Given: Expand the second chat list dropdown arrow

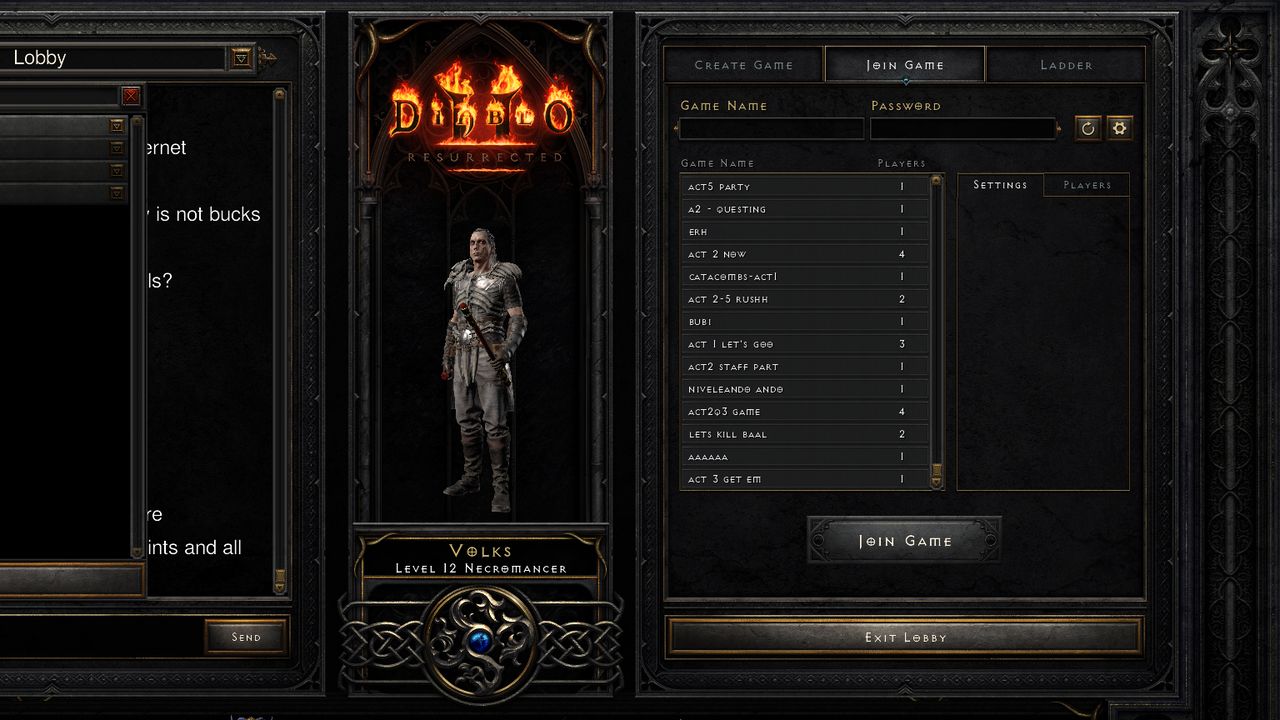Looking at the screenshot, I should [x=116, y=147].
